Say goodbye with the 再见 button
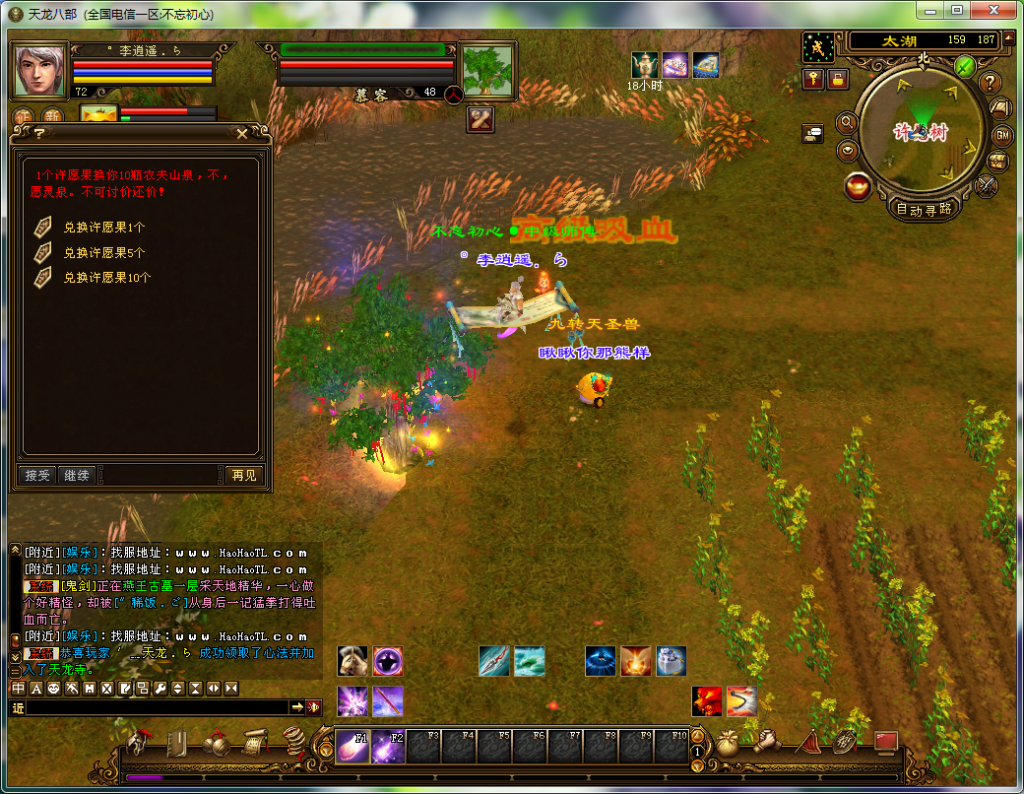 [x=242, y=475]
